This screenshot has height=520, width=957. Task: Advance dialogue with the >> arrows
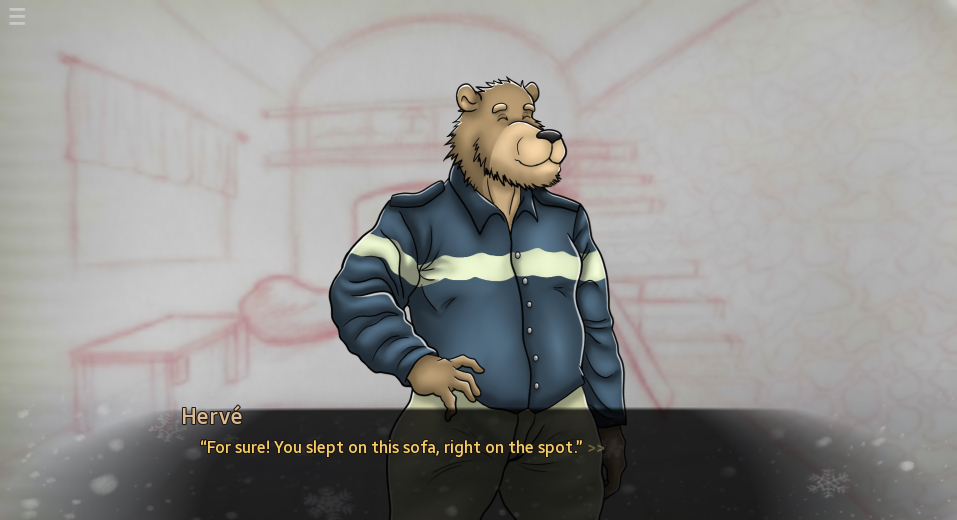click(x=596, y=448)
